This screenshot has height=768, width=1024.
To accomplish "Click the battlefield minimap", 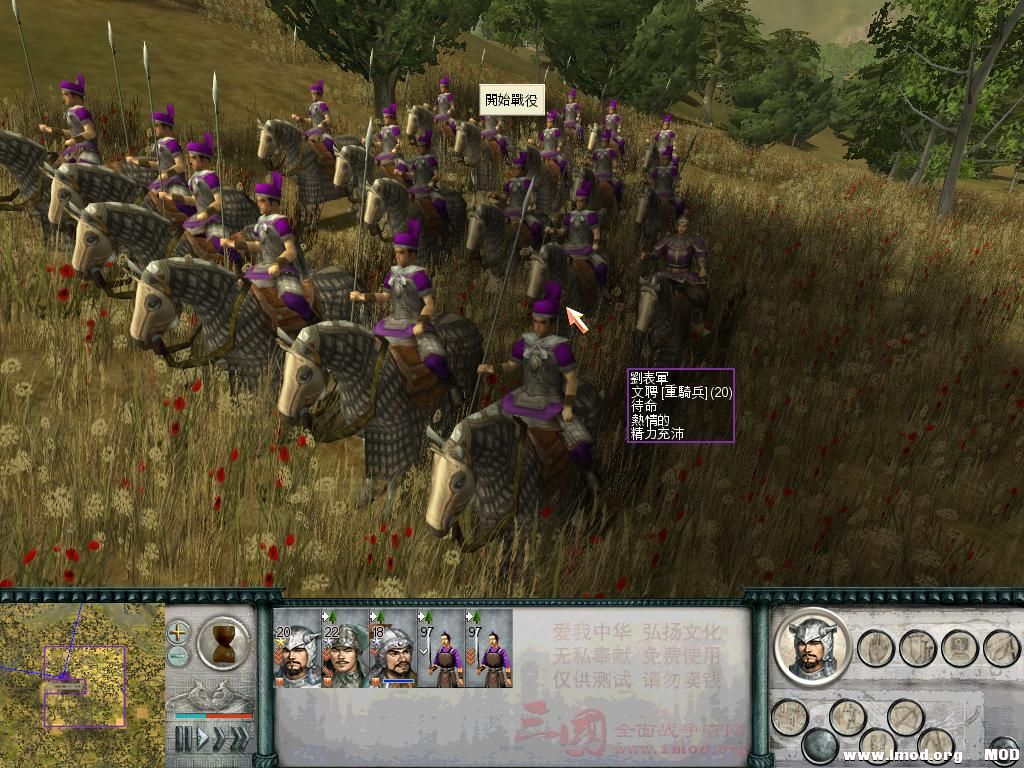I will click(82, 680).
